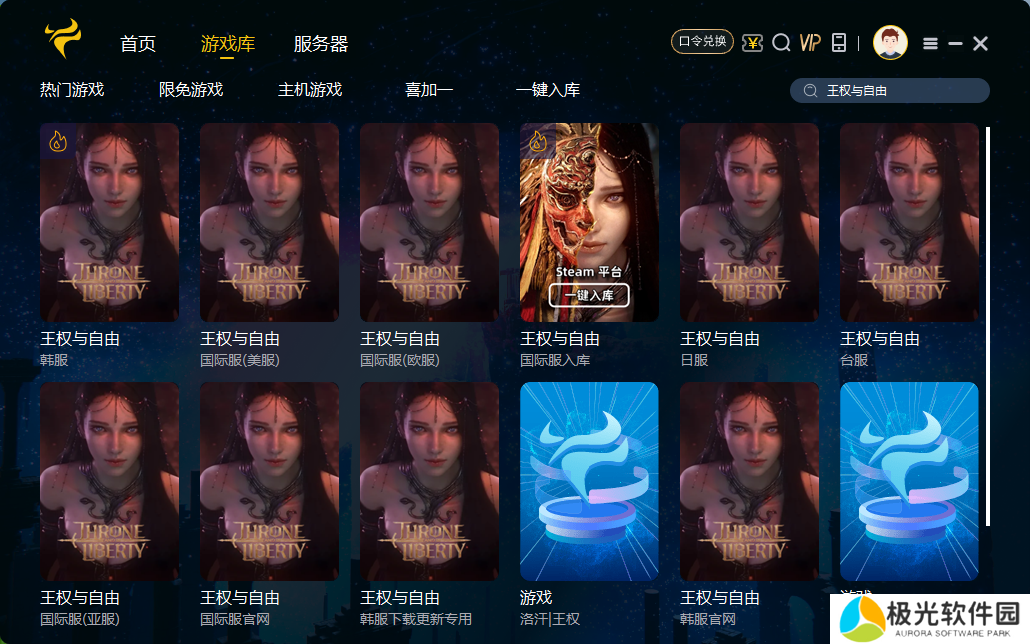This screenshot has height=644, width=1030.
Task: Close the launcher window
Action: pyautogui.click(x=980, y=43)
